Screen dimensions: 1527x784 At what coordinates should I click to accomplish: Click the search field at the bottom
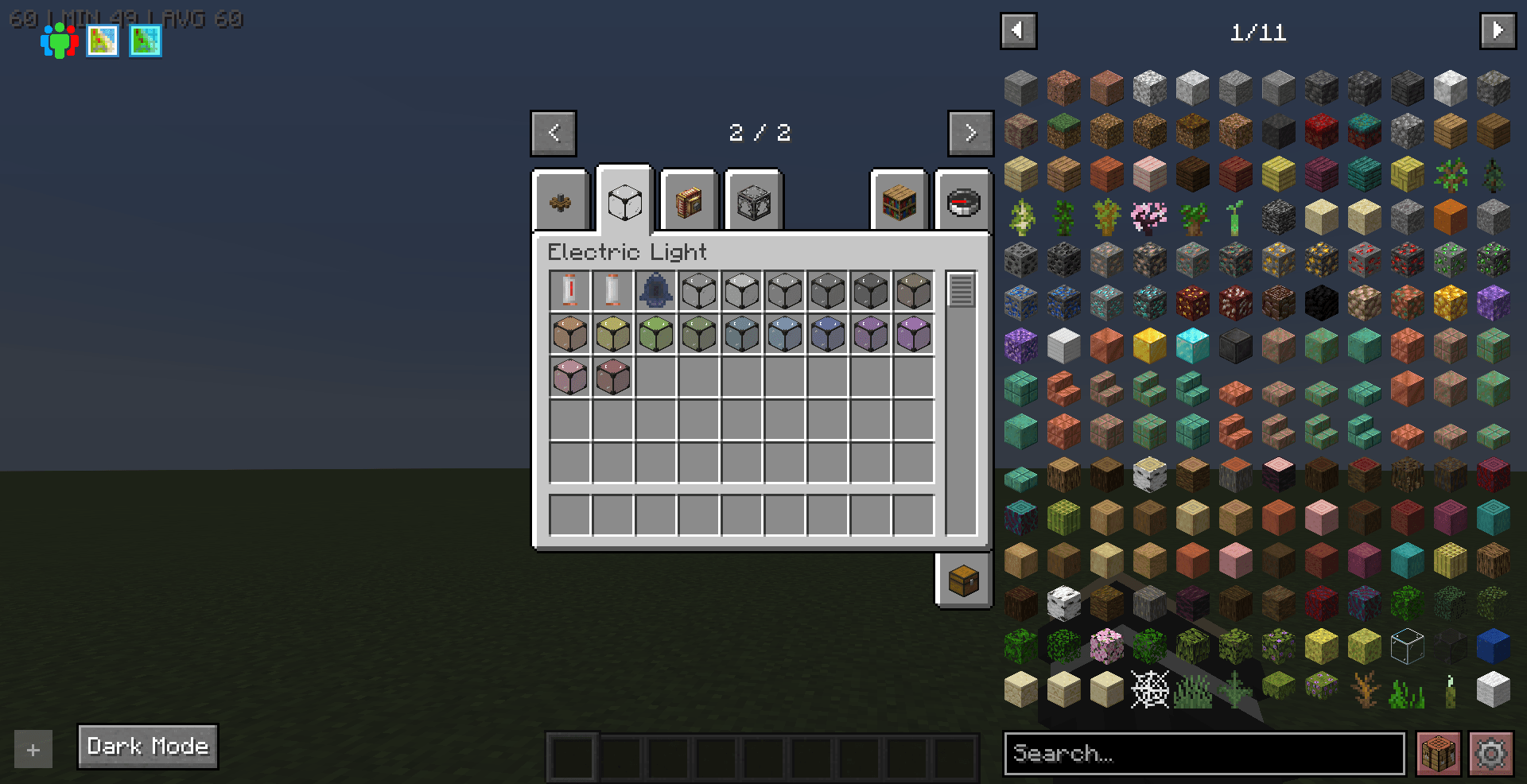click(x=1205, y=754)
